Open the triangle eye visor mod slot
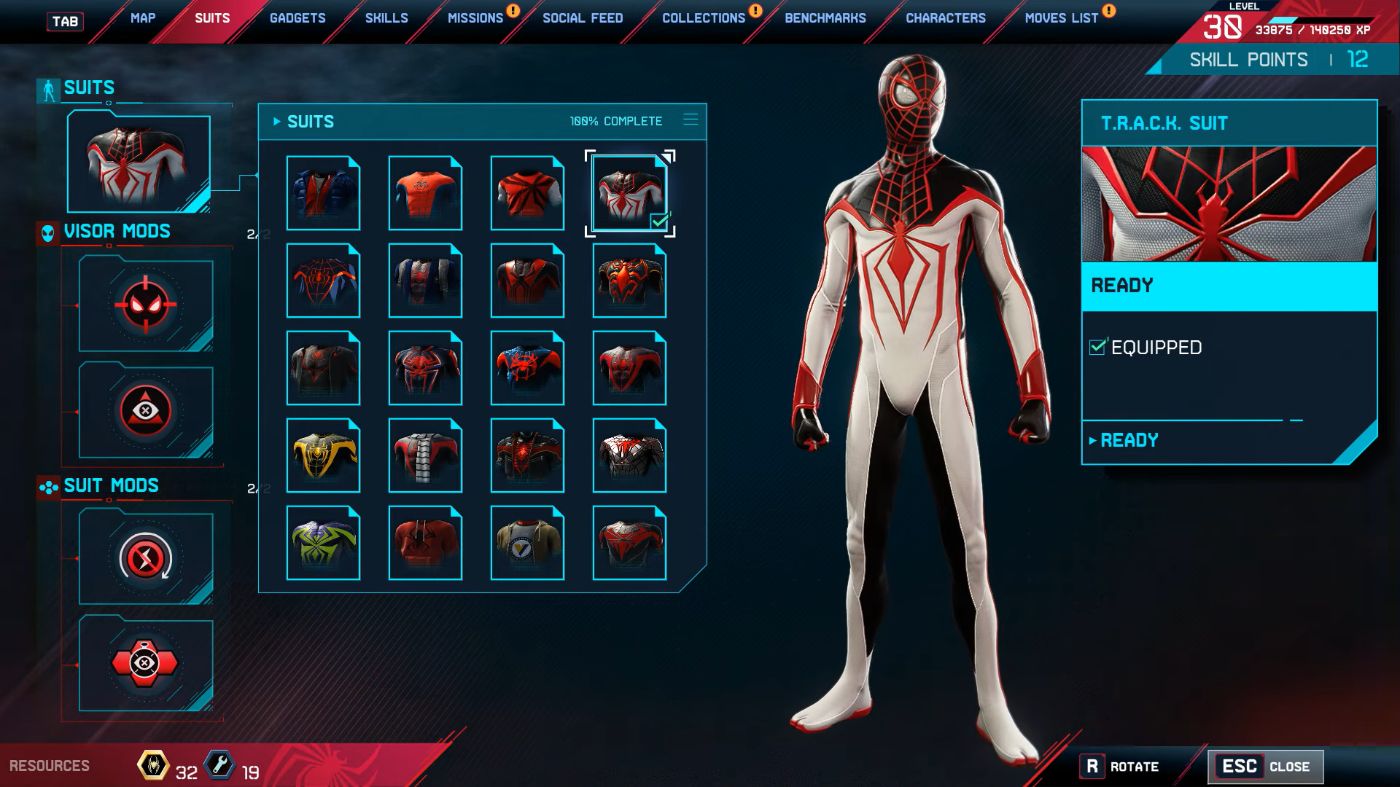The width and height of the screenshot is (1400, 787). (x=146, y=409)
